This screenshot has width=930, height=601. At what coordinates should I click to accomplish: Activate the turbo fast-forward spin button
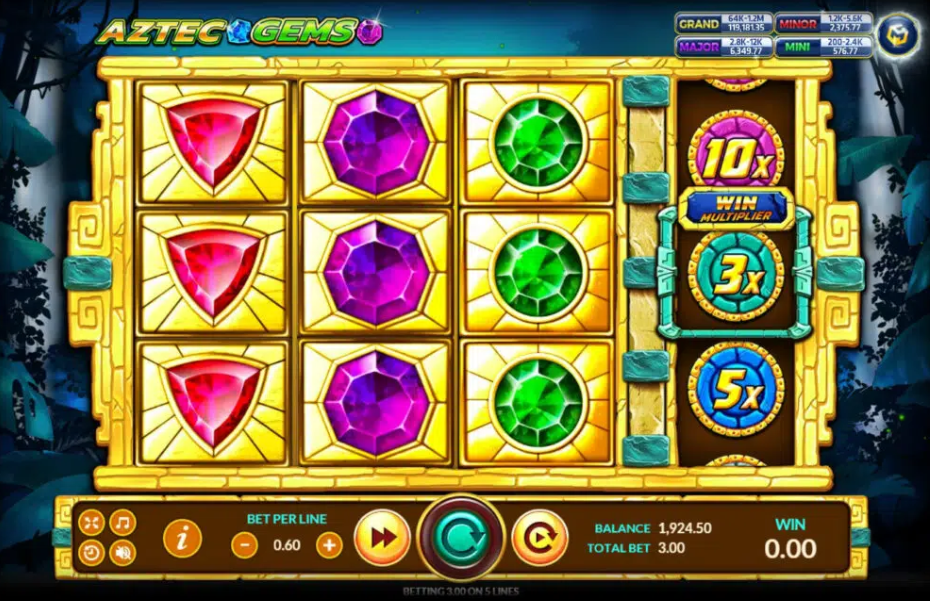coord(382,538)
